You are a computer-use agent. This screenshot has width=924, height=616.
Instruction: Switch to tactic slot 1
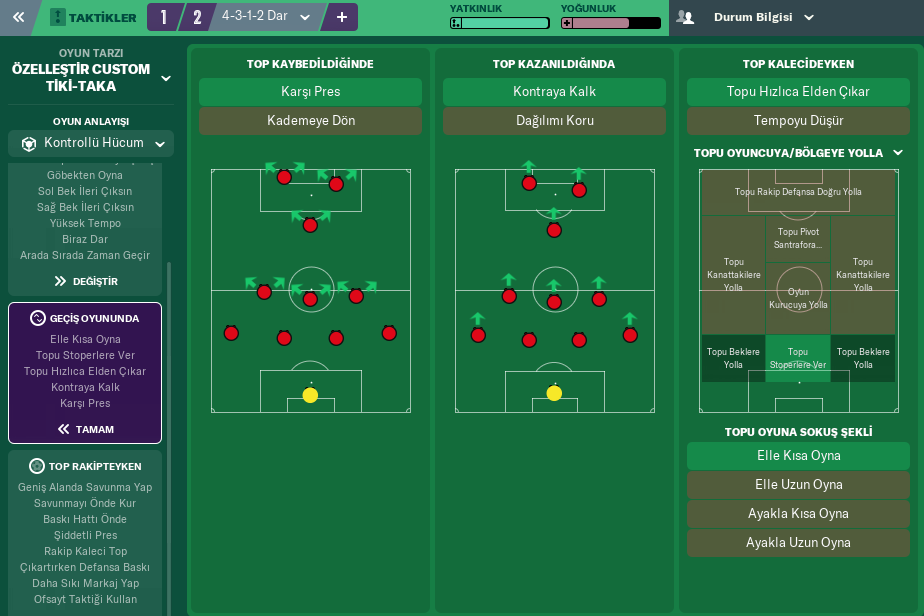(164, 17)
